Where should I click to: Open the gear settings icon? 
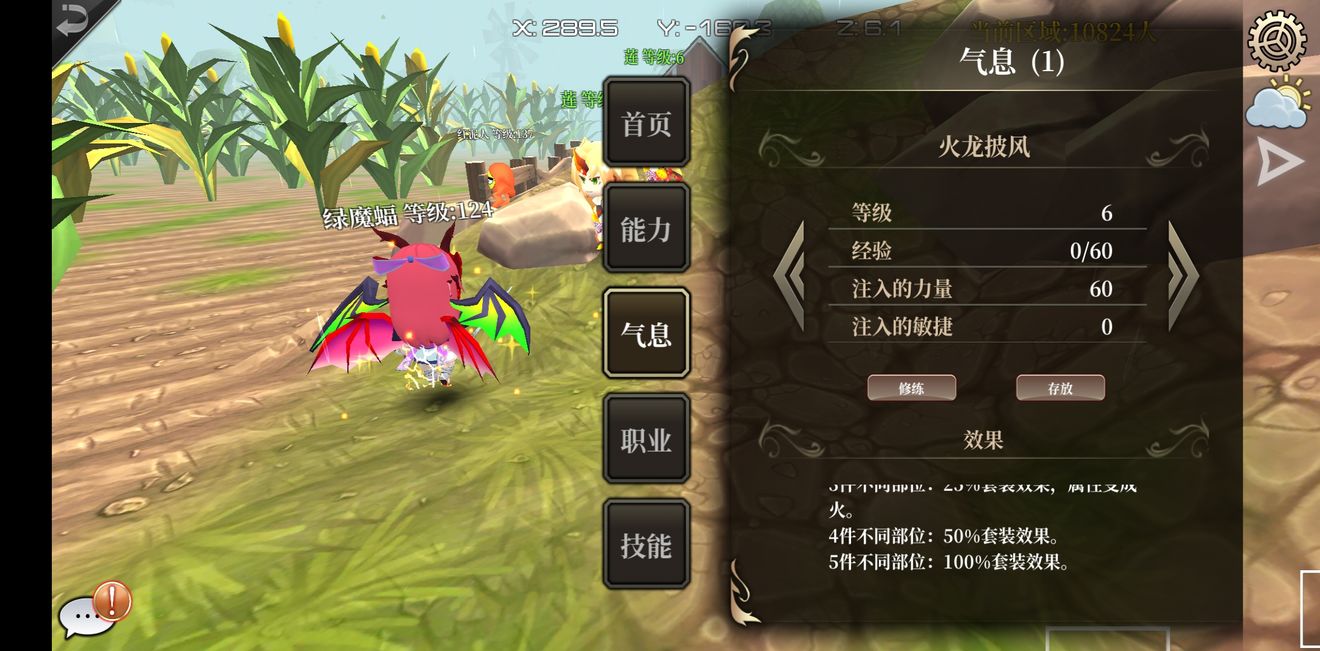1277,39
